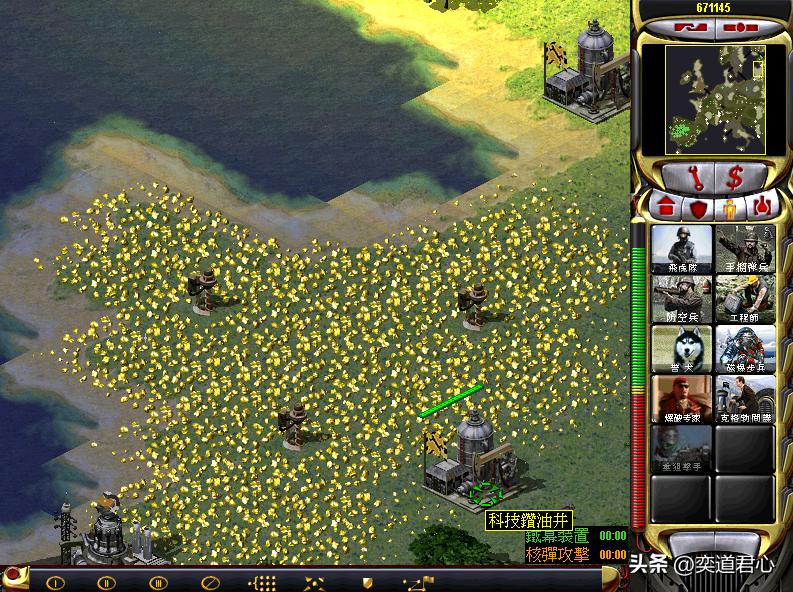Switch to the infantry build tab

(x=731, y=209)
